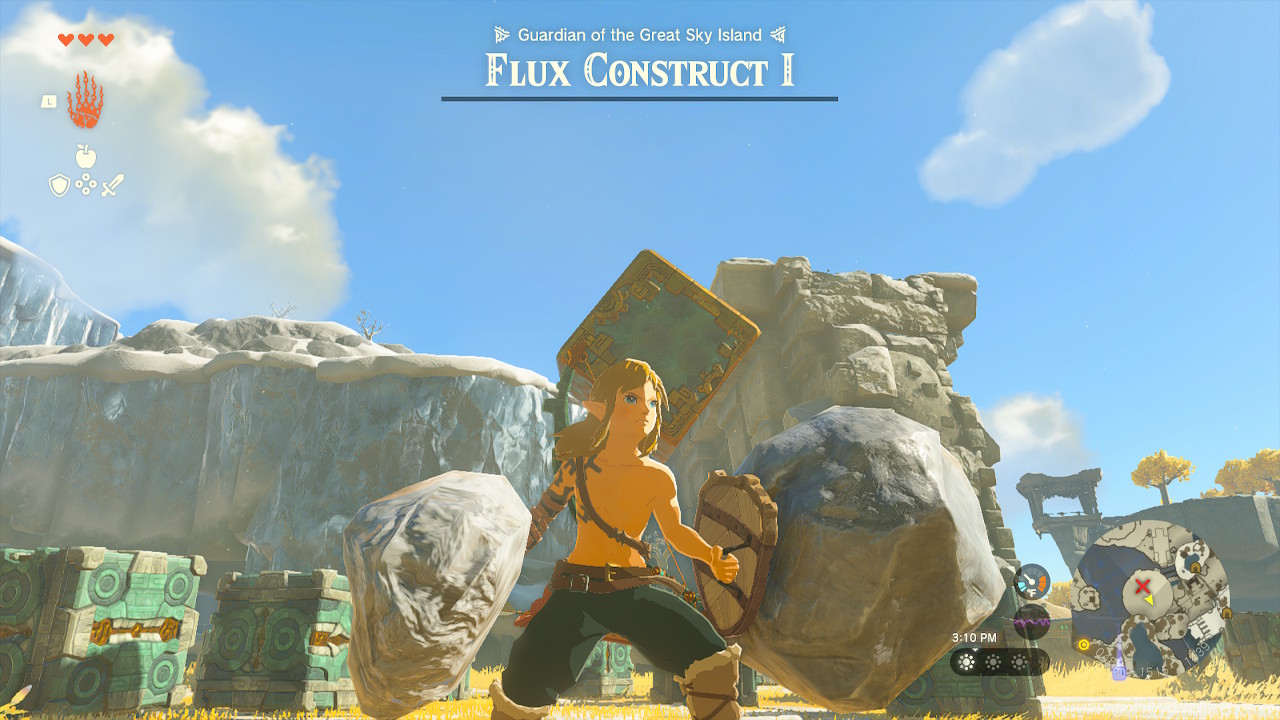
Task: Click the shield status icon
Action: click(59, 185)
